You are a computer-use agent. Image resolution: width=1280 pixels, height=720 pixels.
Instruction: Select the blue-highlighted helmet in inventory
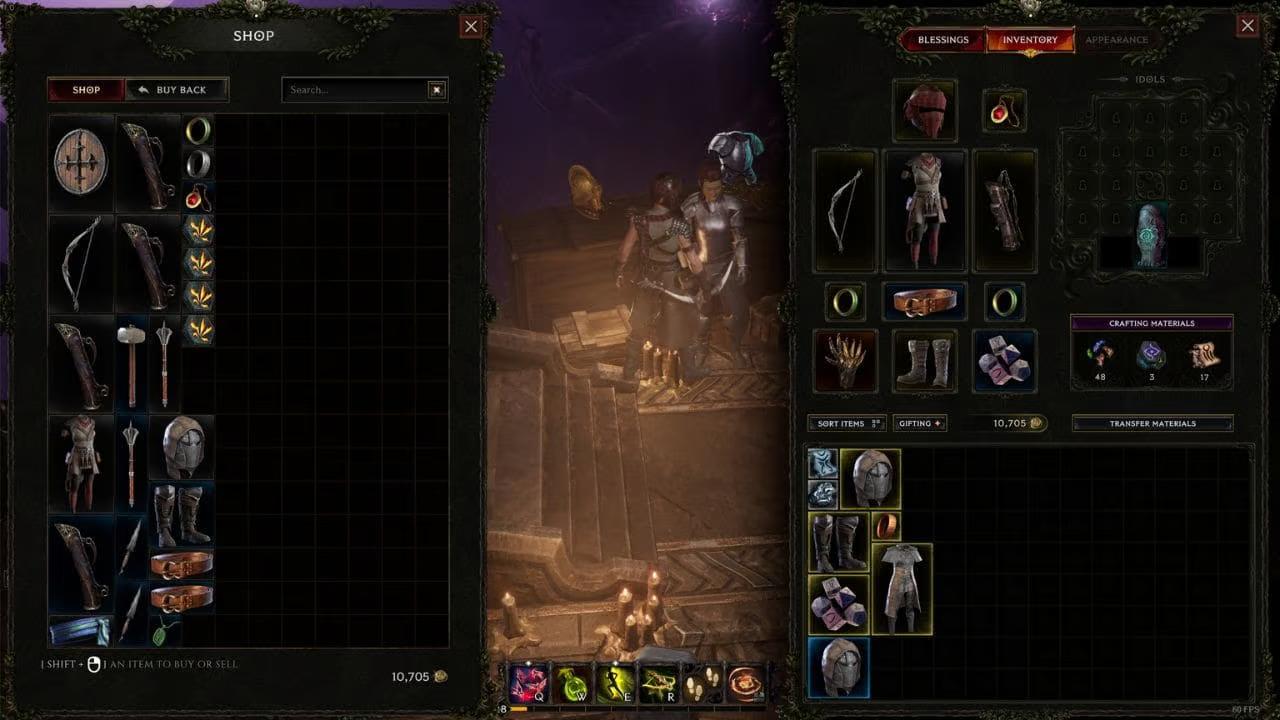838,667
